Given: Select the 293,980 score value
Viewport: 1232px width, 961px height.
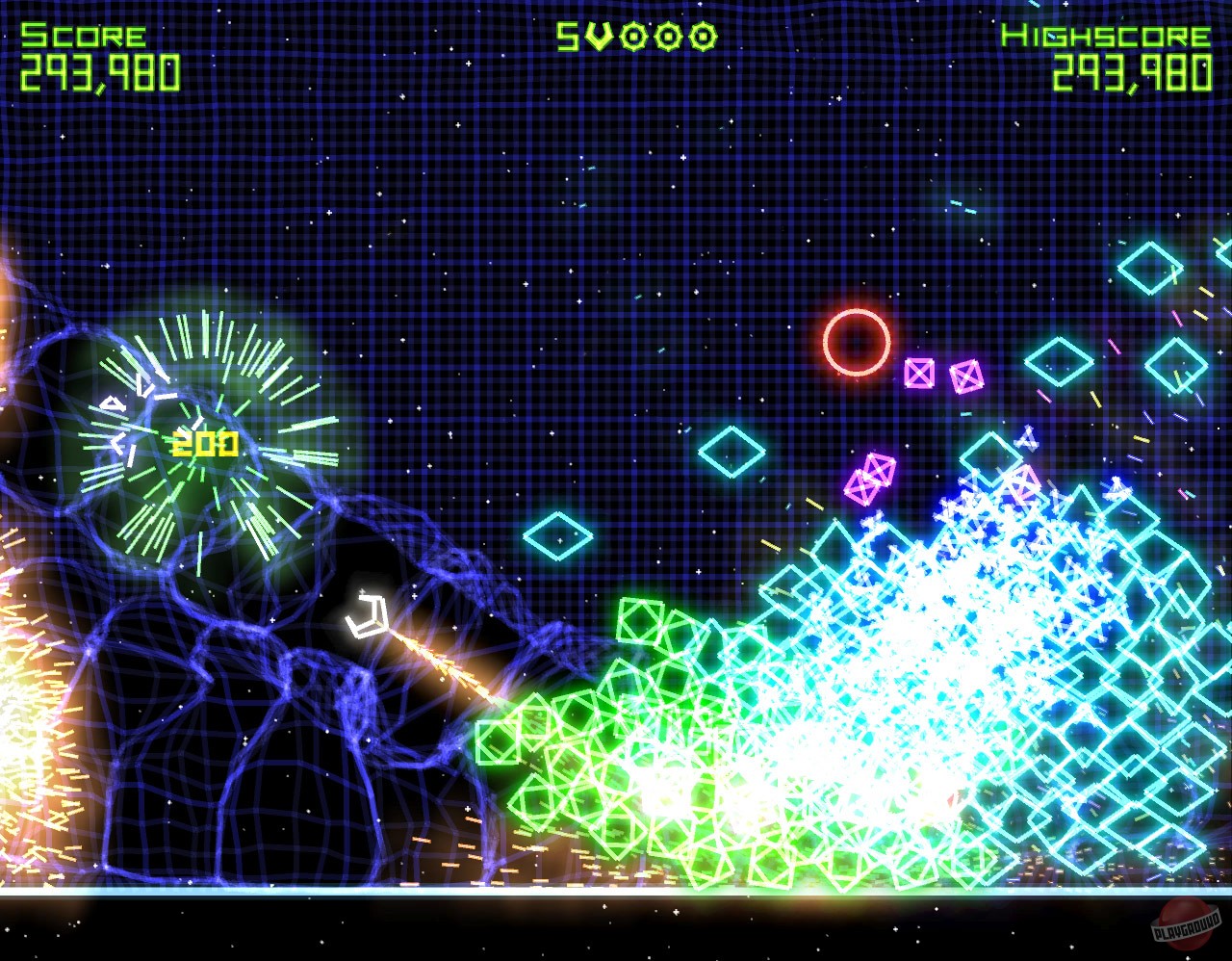Looking at the screenshot, I should coord(101,70).
